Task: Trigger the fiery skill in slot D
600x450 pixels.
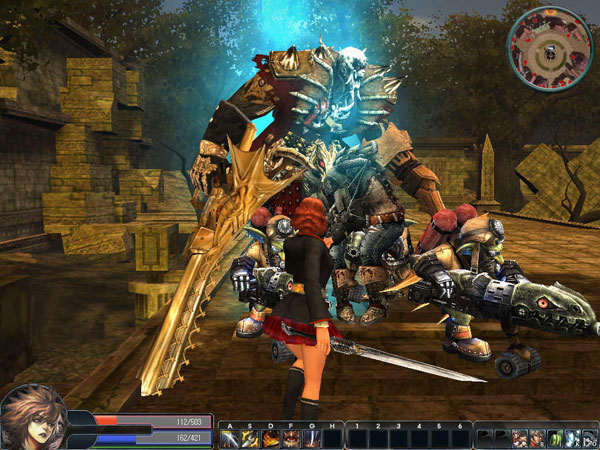Action: tap(270, 438)
